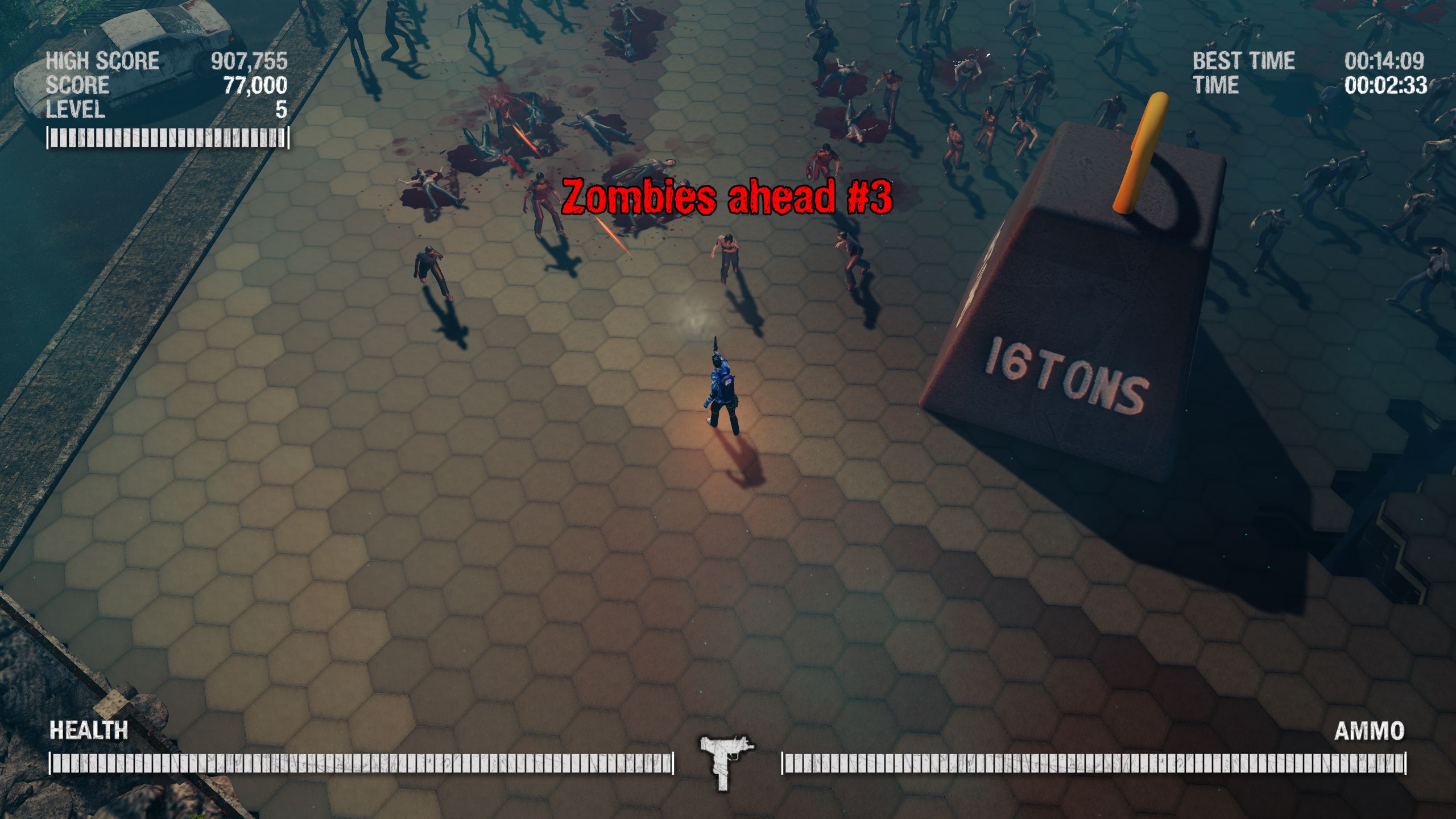1456x819 pixels.
Task: Click the Uzi weapon icon
Action: [x=725, y=762]
